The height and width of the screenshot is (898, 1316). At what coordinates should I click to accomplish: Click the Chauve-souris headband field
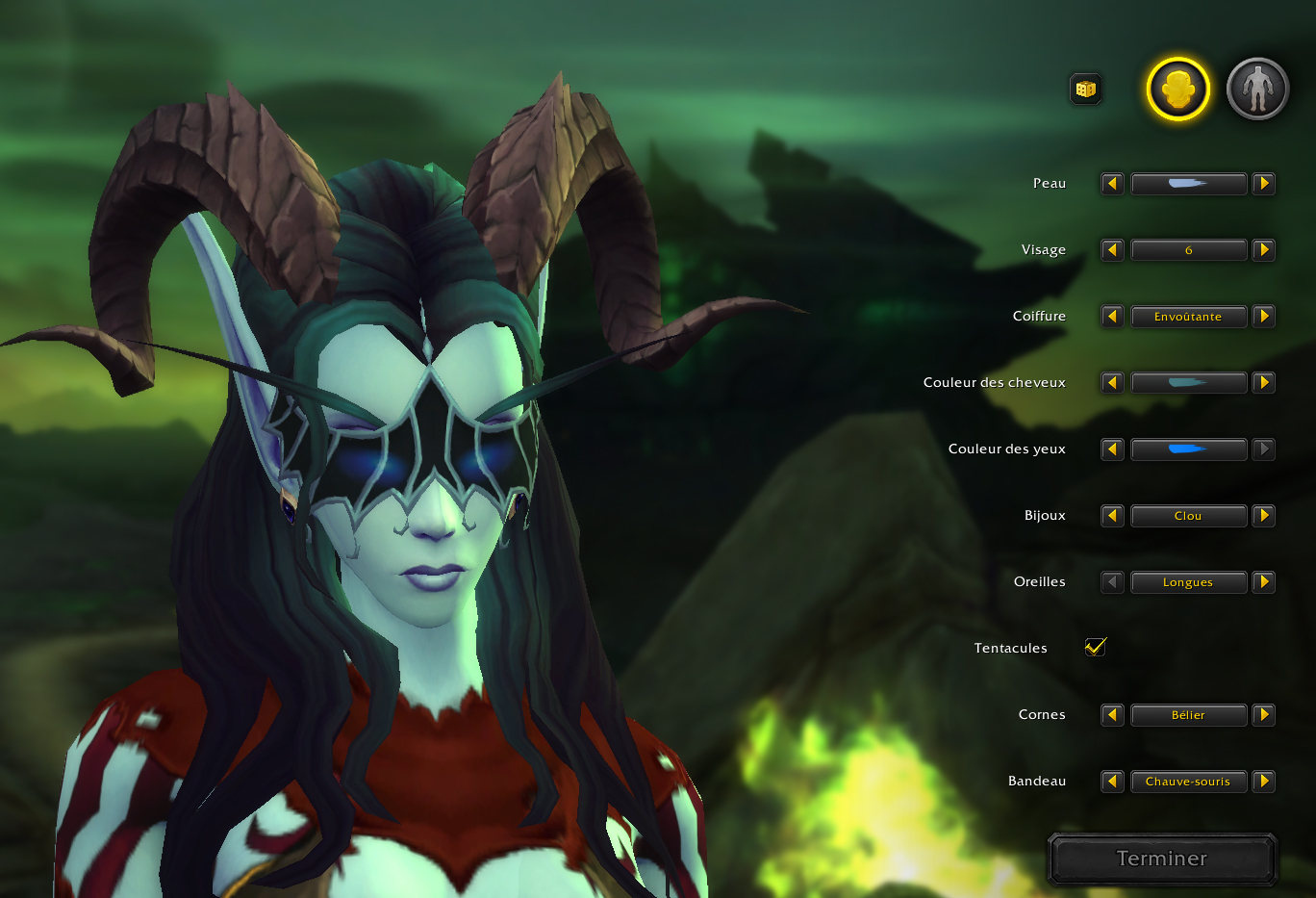[1189, 781]
